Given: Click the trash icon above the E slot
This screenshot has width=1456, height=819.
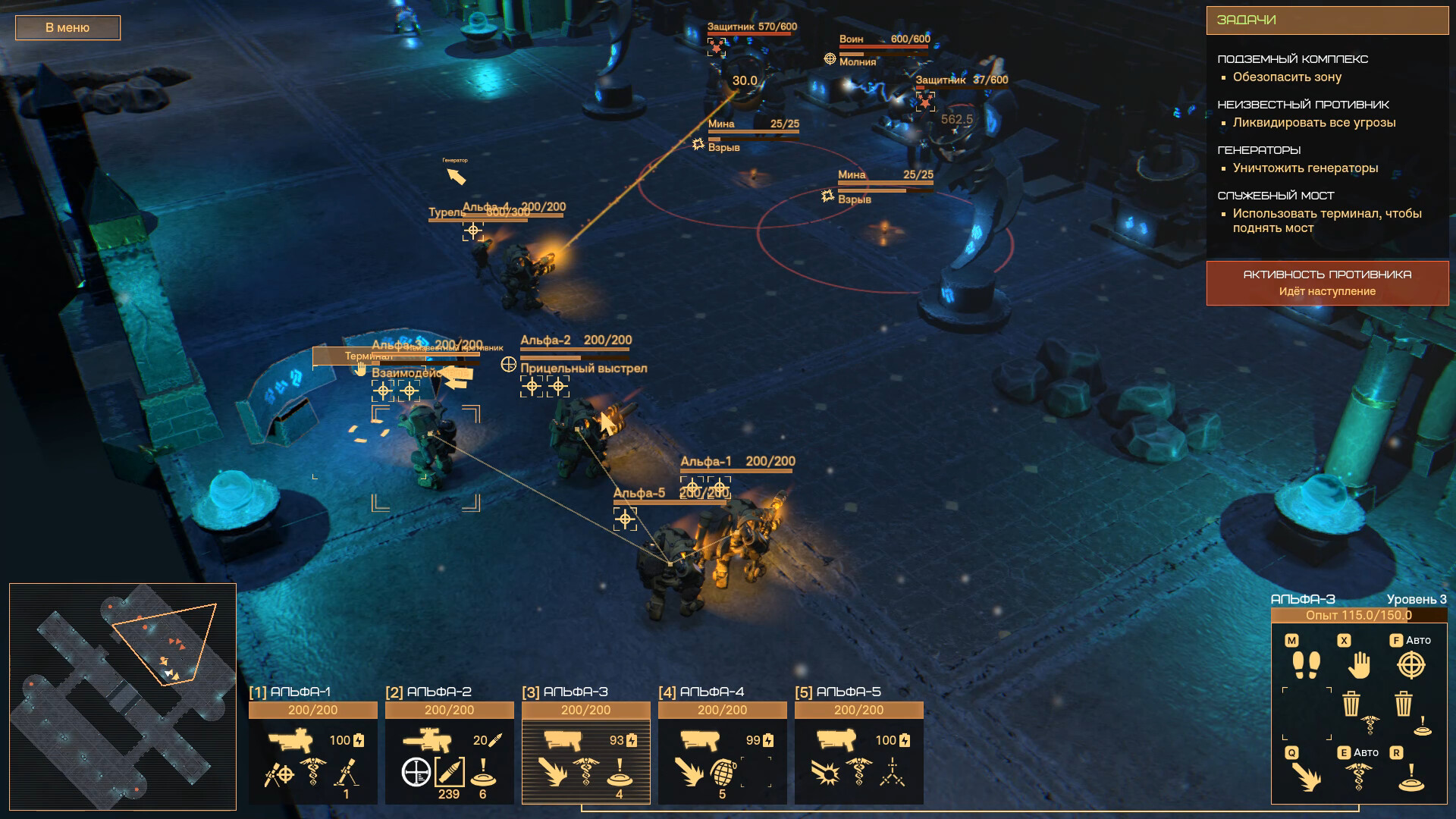Looking at the screenshot, I should point(1351,704).
